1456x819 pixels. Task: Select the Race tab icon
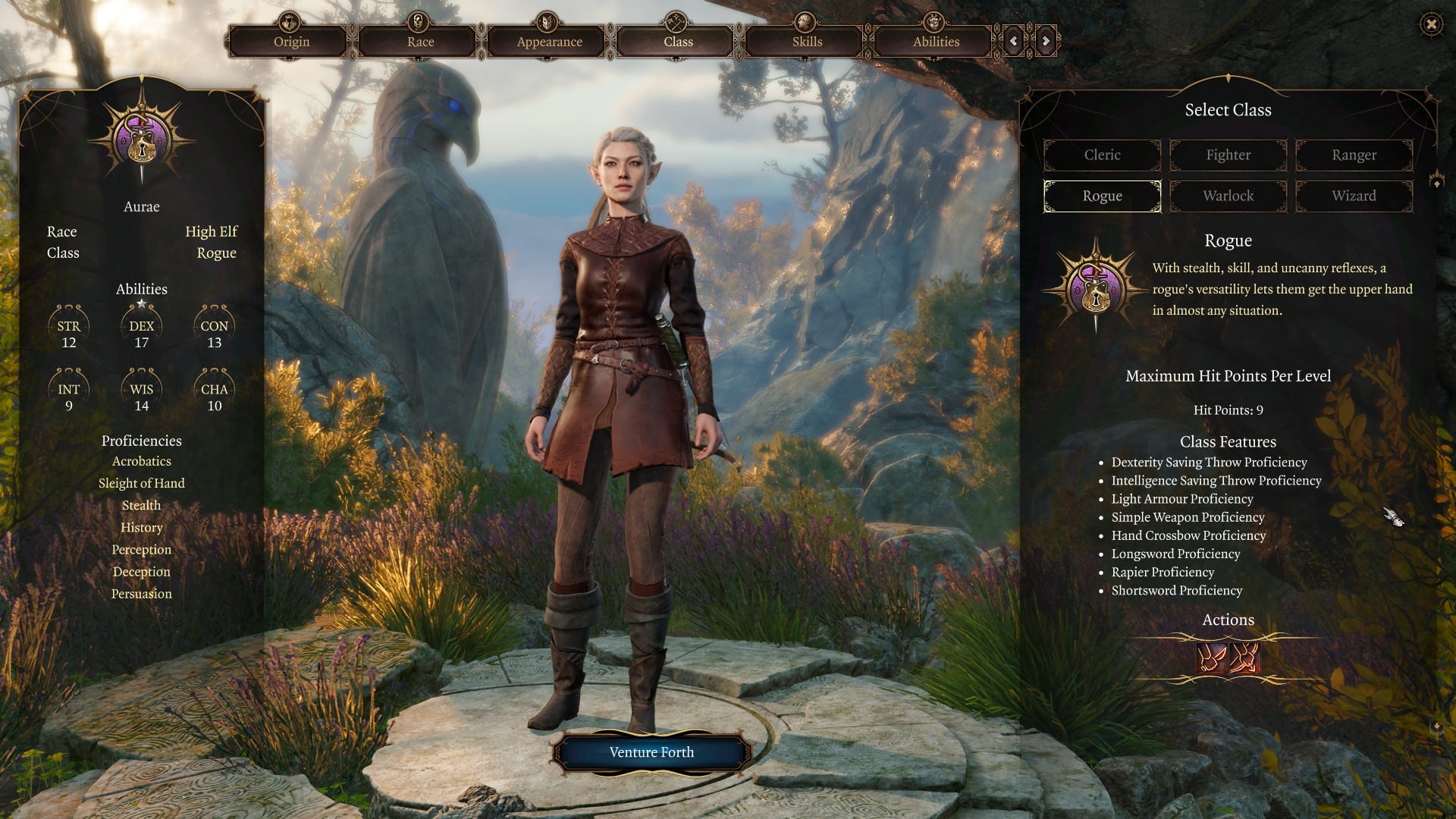tap(418, 21)
